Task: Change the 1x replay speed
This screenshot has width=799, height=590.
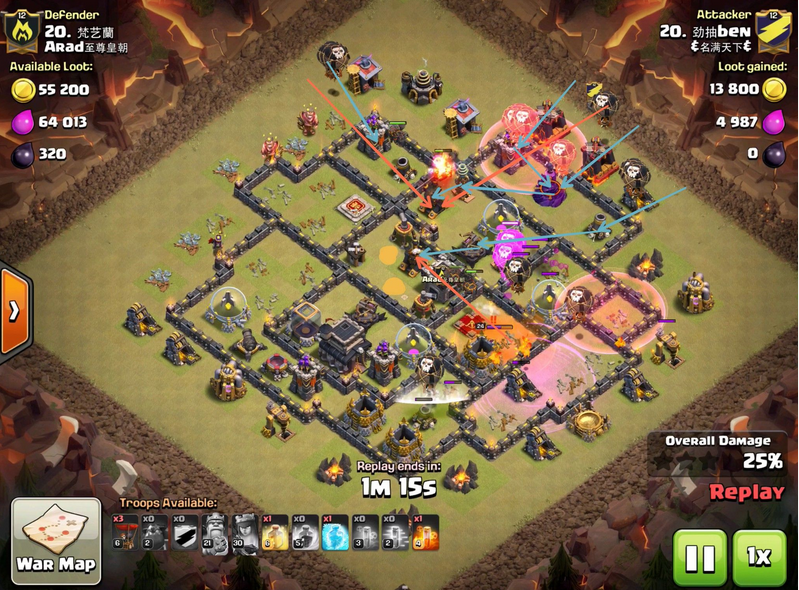Action: coord(759,556)
